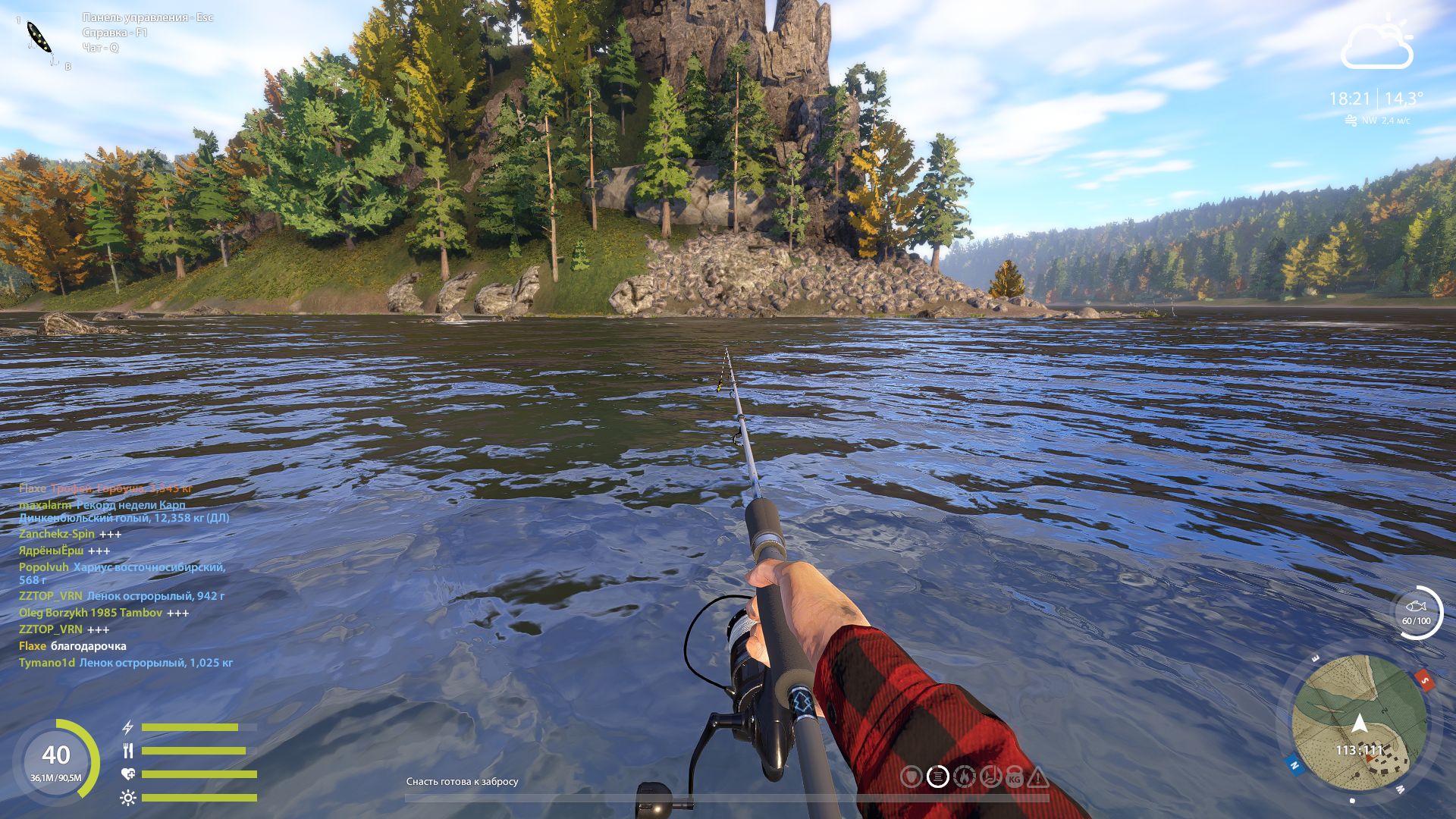This screenshot has height=819, width=1456.
Task: Click the fork-and-knife hunger icon
Action: tap(128, 751)
